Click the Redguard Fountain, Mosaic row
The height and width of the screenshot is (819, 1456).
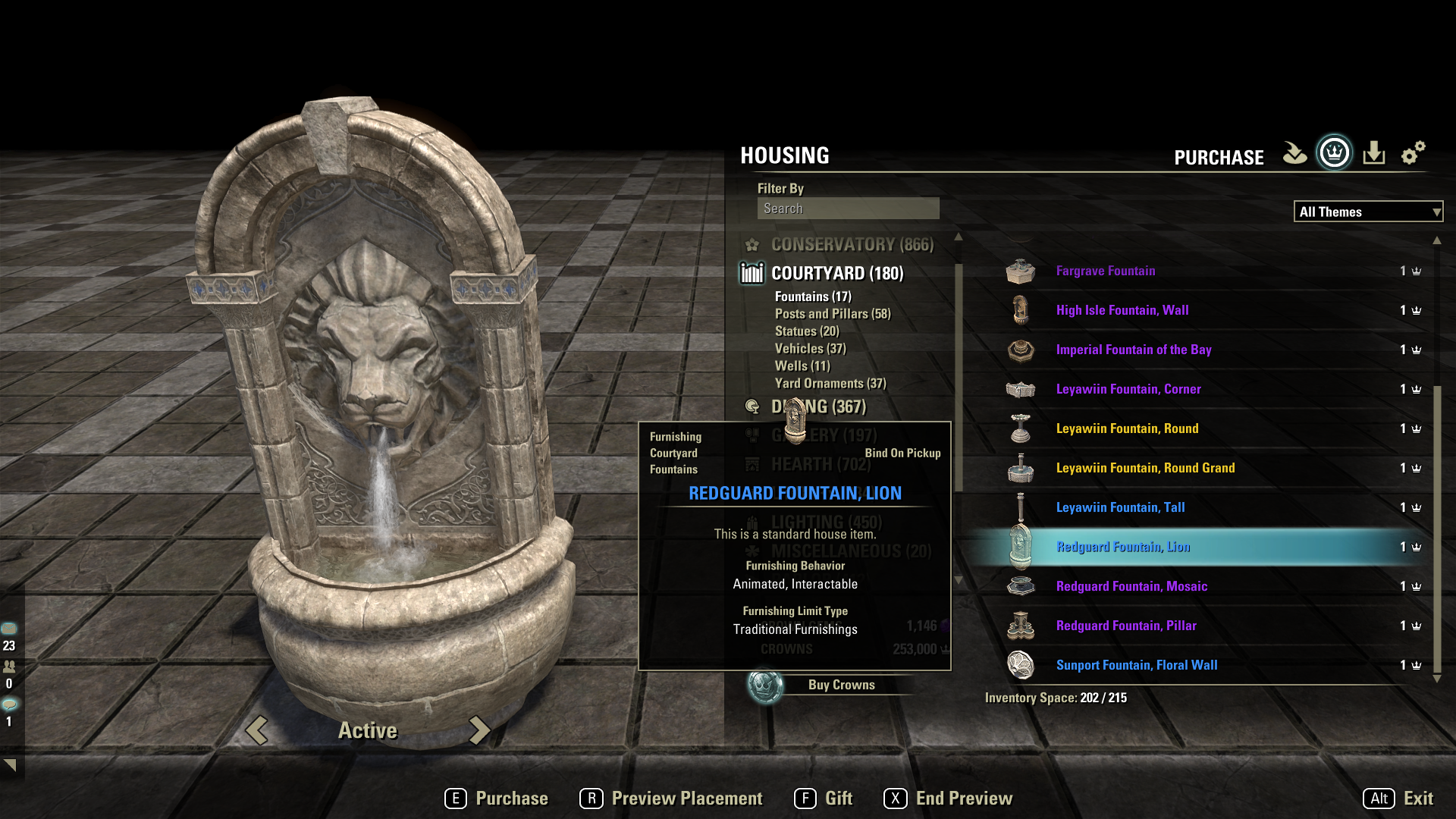(1131, 586)
